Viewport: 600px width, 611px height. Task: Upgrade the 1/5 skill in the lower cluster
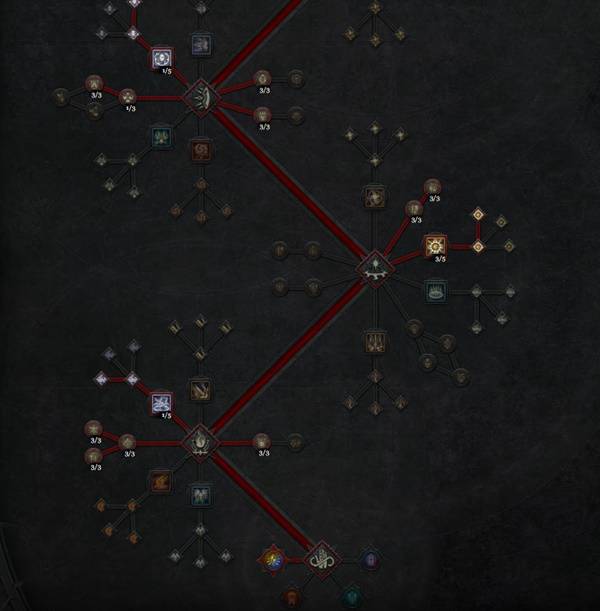pyautogui.click(x=161, y=403)
